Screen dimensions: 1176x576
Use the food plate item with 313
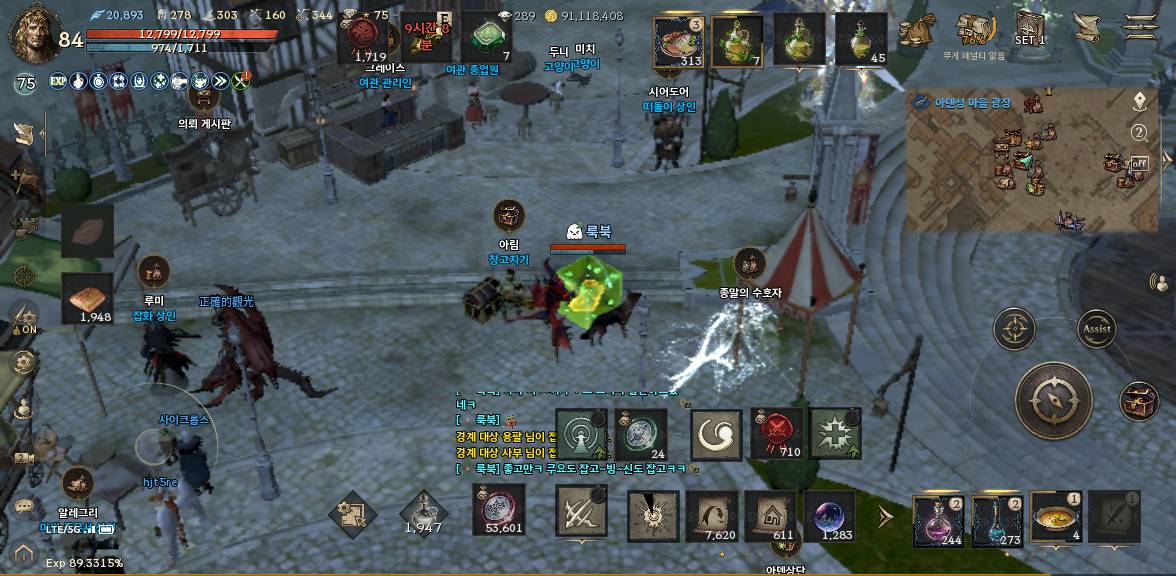[678, 40]
